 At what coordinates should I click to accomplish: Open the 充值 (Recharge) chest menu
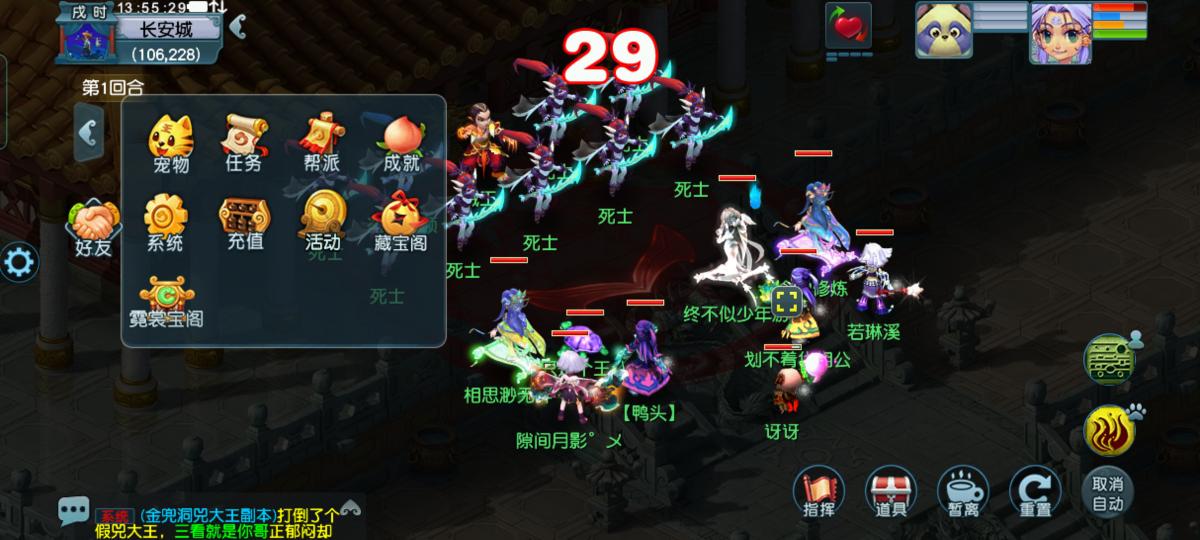coord(244,220)
